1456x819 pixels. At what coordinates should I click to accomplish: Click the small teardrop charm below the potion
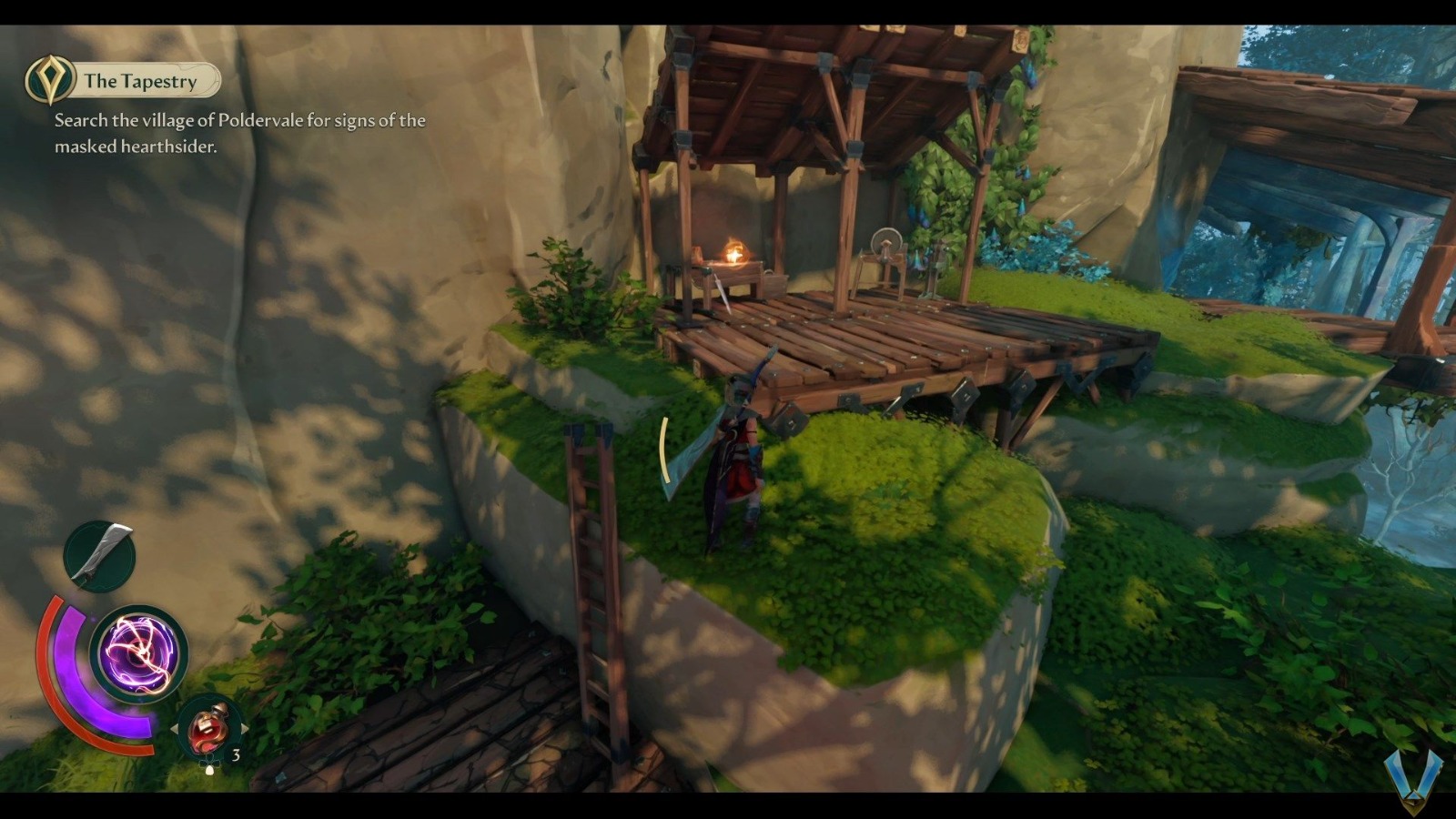coord(209,769)
